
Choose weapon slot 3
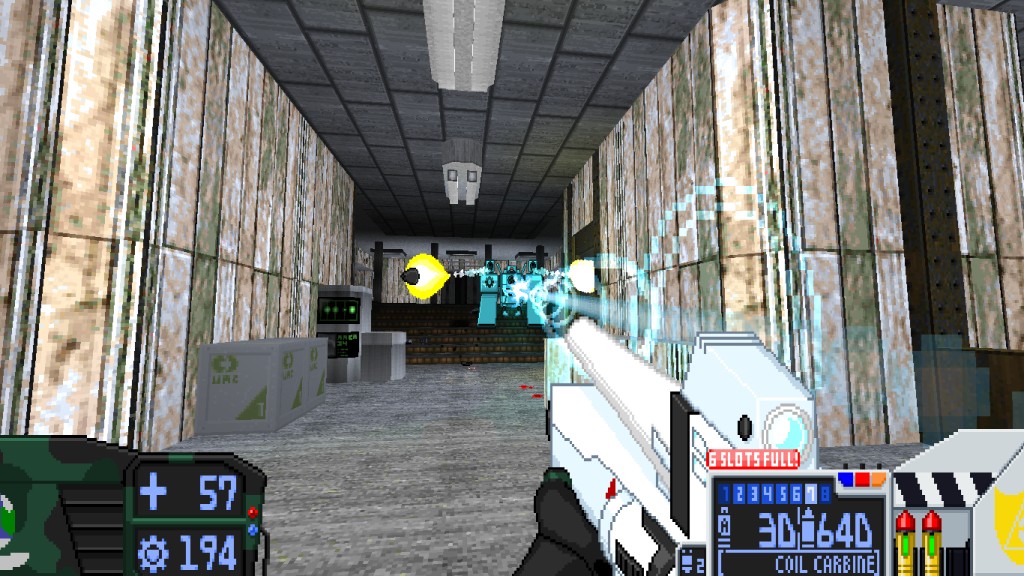click(753, 492)
